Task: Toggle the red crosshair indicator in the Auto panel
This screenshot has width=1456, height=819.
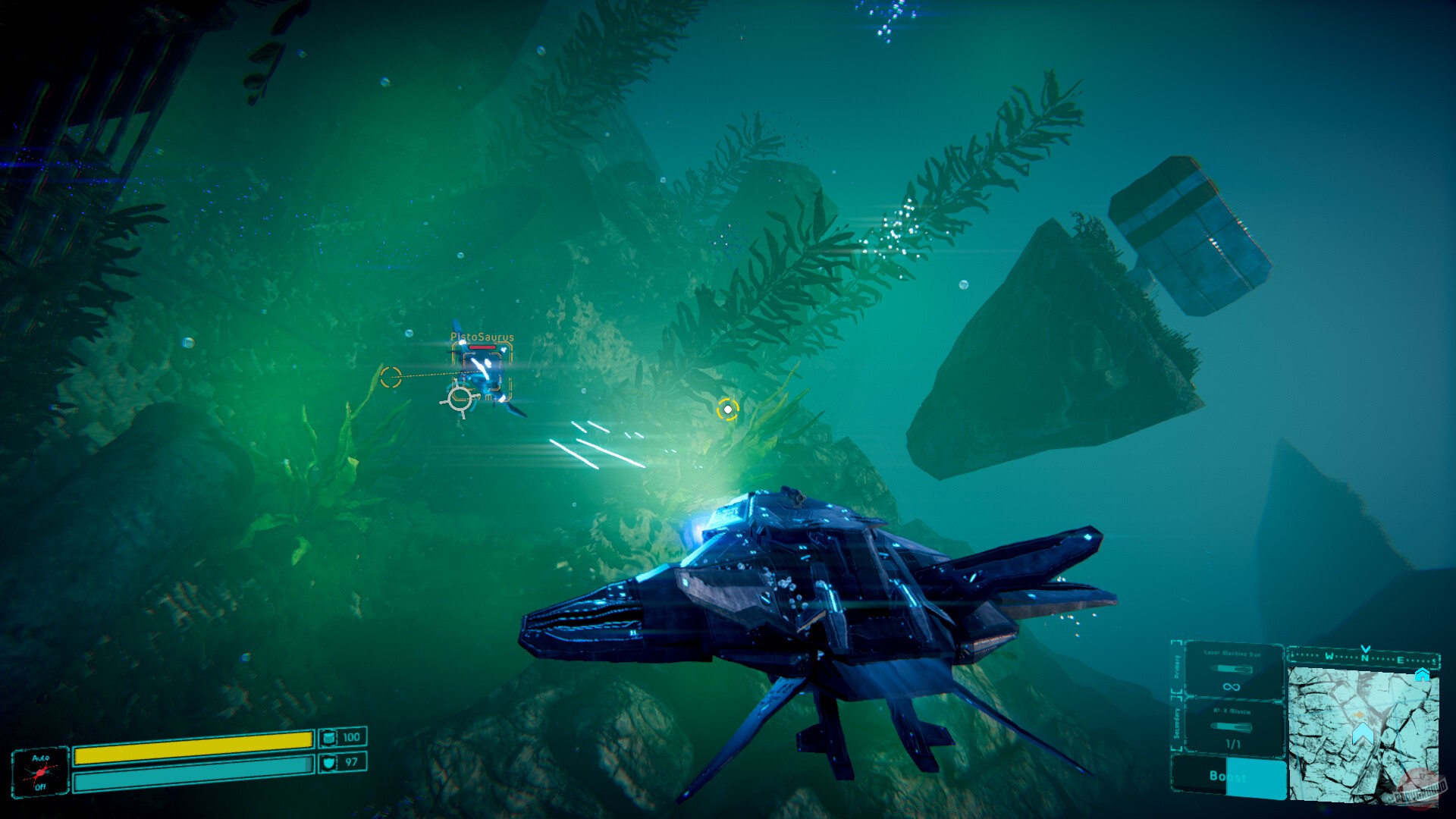Action: [x=39, y=773]
